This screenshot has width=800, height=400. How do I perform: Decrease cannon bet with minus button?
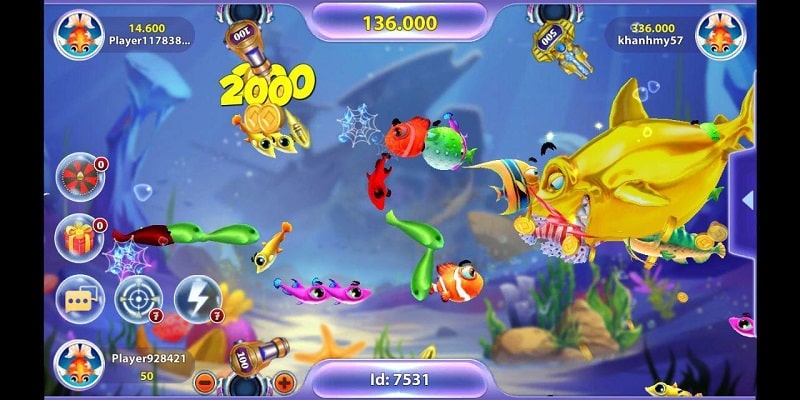click(x=204, y=382)
